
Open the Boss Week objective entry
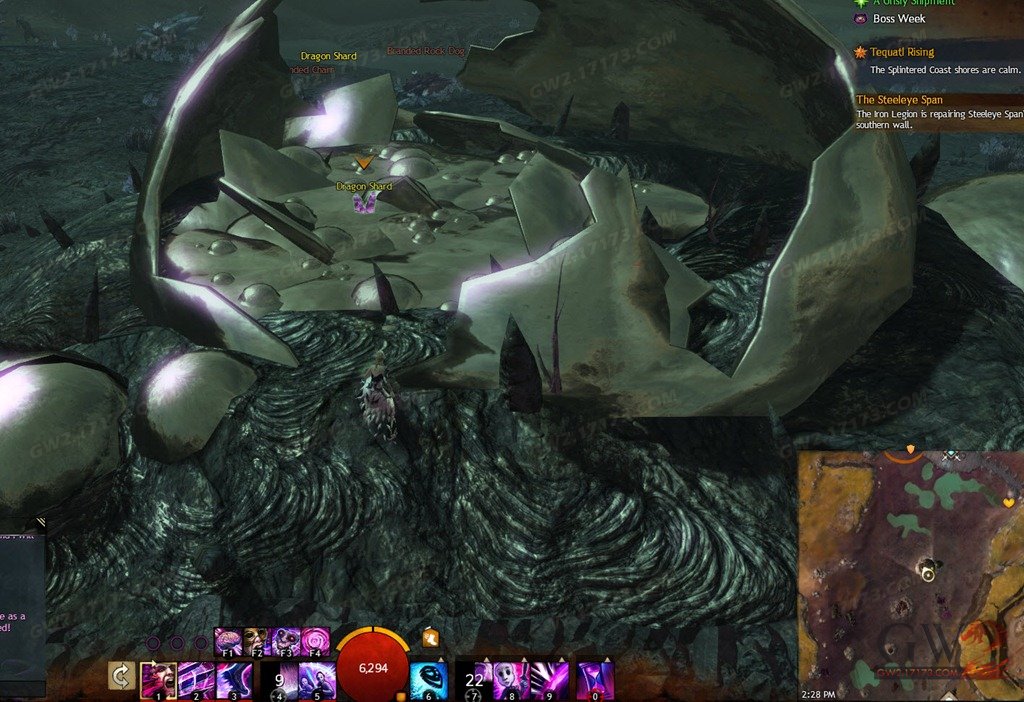click(x=898, y=19)
